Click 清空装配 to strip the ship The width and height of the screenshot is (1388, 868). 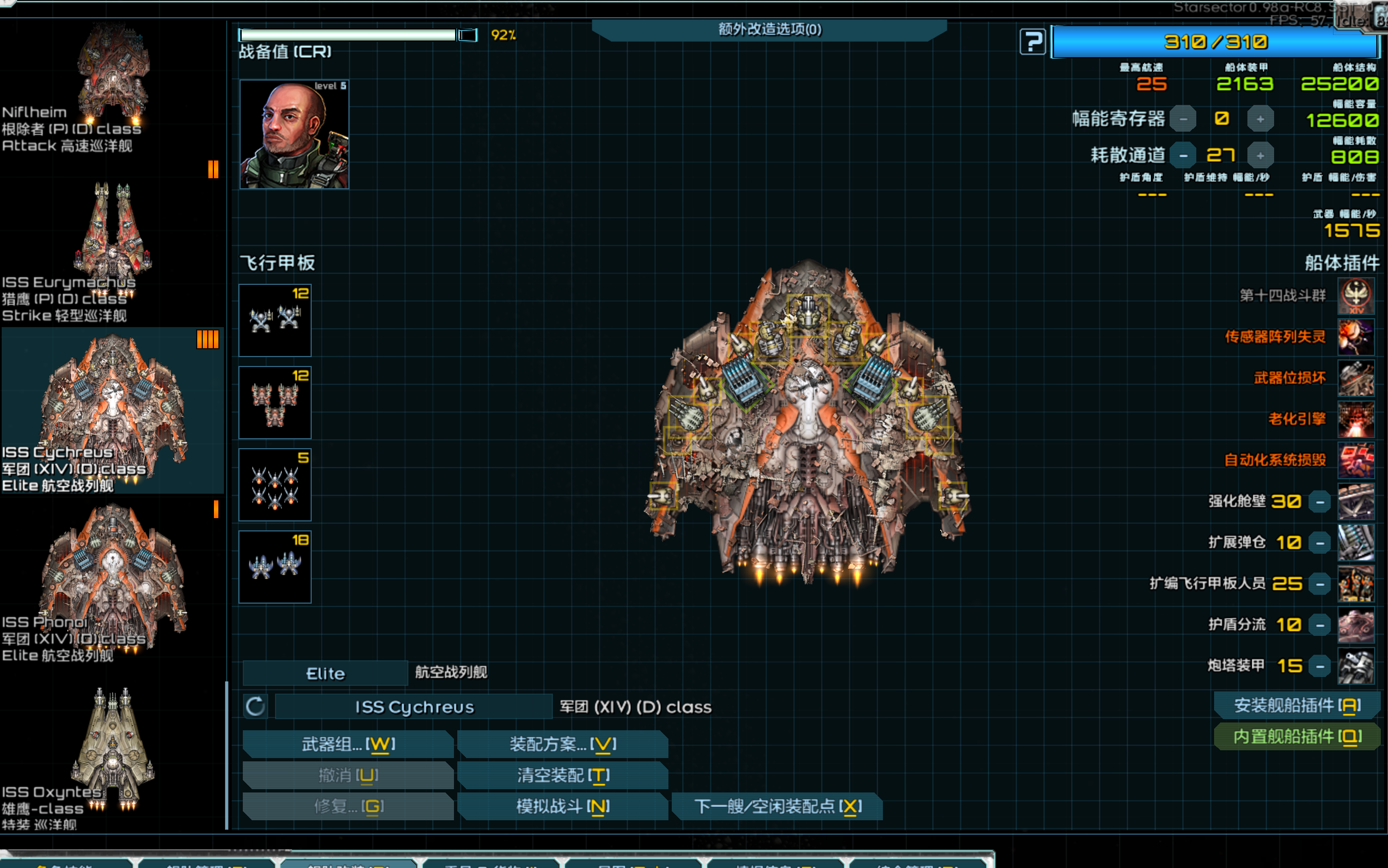coord(562,776)
